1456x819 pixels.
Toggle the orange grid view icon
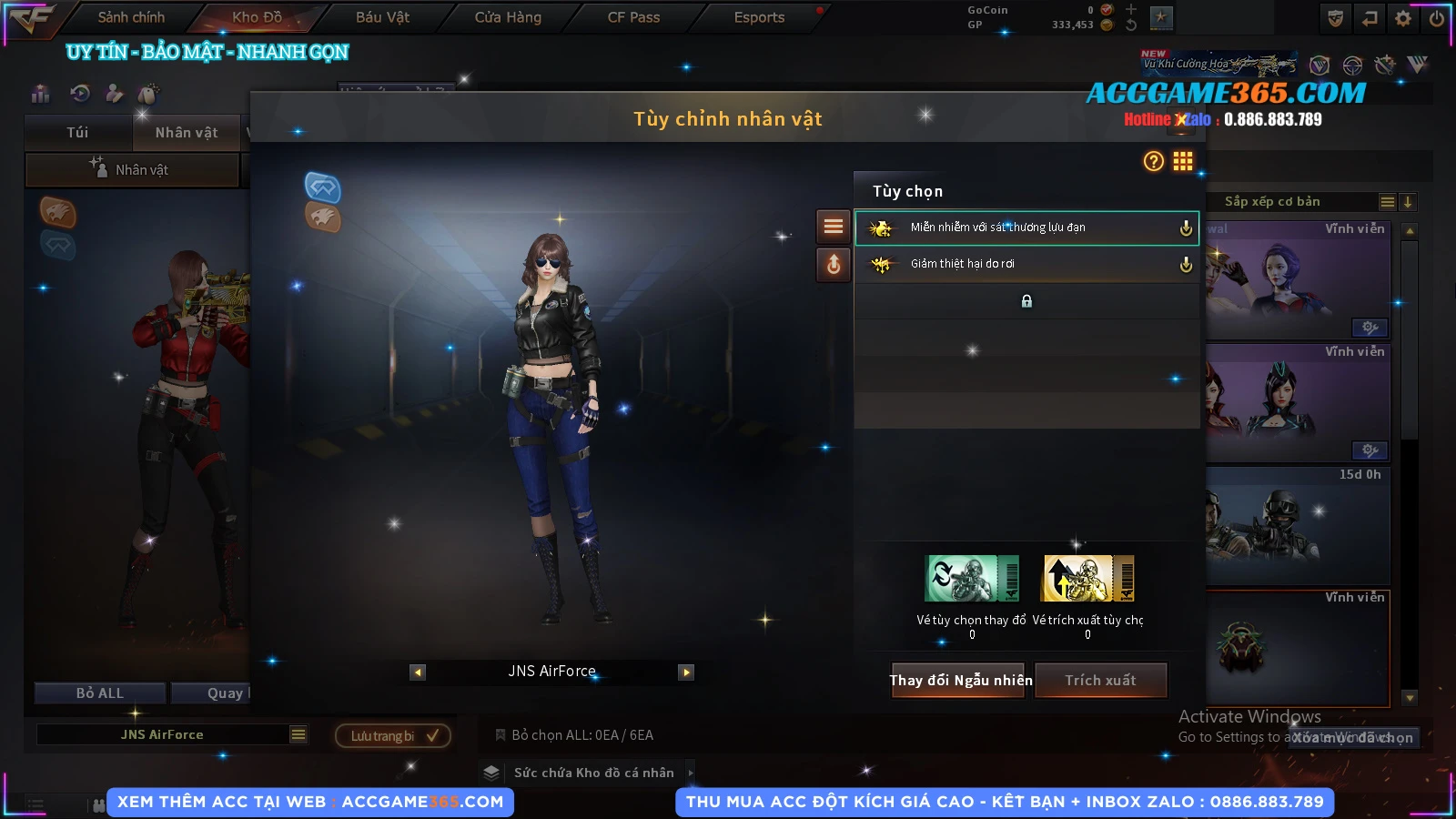pyautogui.click(x=1182, y=162)
